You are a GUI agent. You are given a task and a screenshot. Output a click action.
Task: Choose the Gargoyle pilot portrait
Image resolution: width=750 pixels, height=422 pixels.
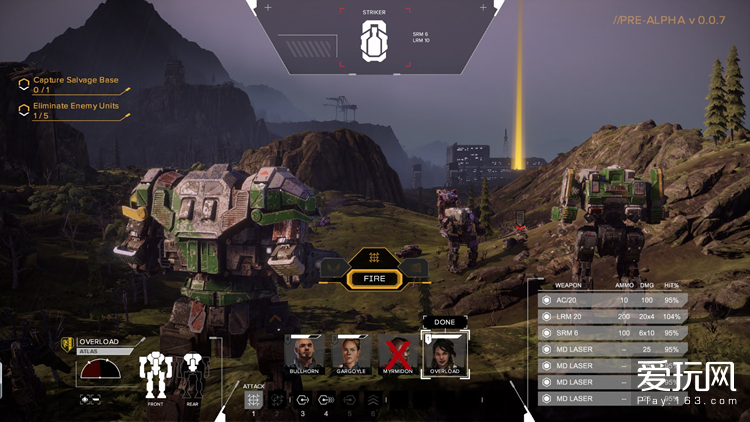[351, 352]
